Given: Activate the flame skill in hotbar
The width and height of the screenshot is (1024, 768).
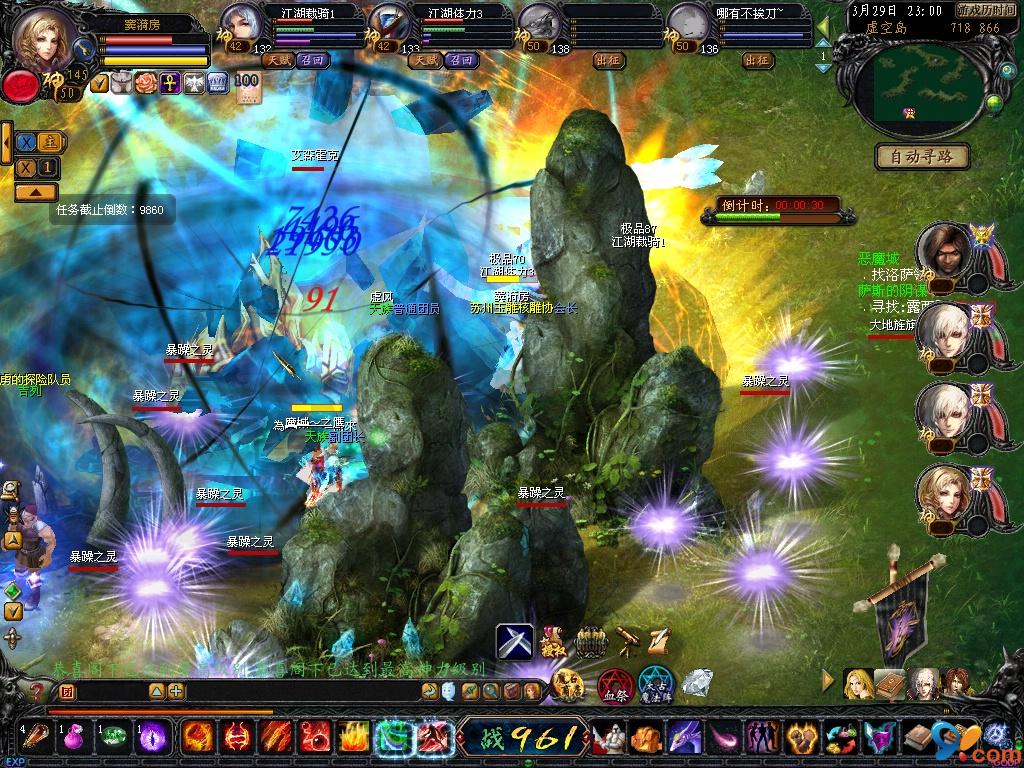Looking at the screenshot, I should pos(353,737).
